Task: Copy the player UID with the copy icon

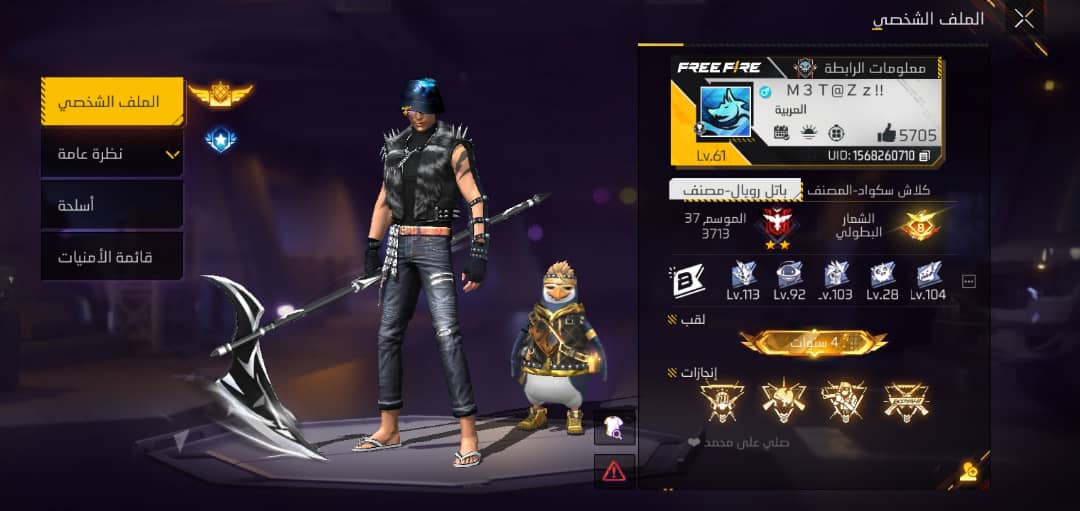Action: pyautogui.click(x=925, y=156)
